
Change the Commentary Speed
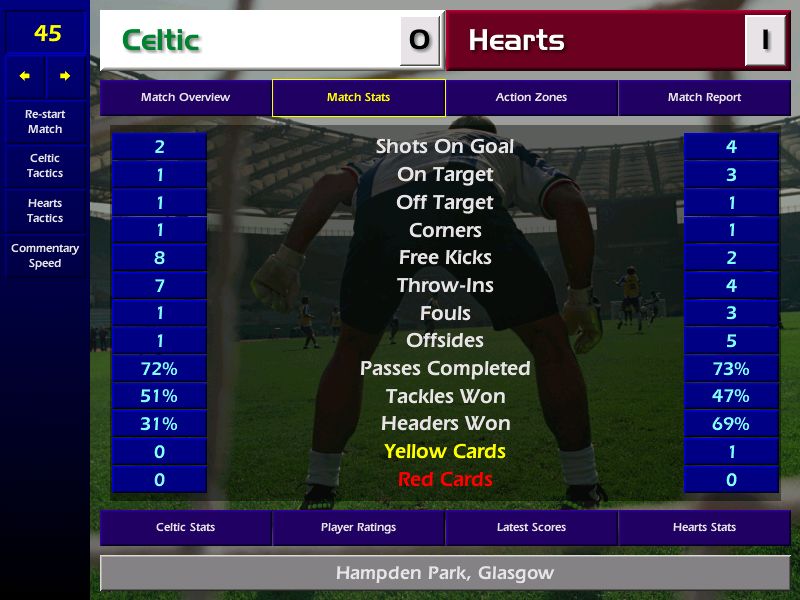tap(45, 256)
